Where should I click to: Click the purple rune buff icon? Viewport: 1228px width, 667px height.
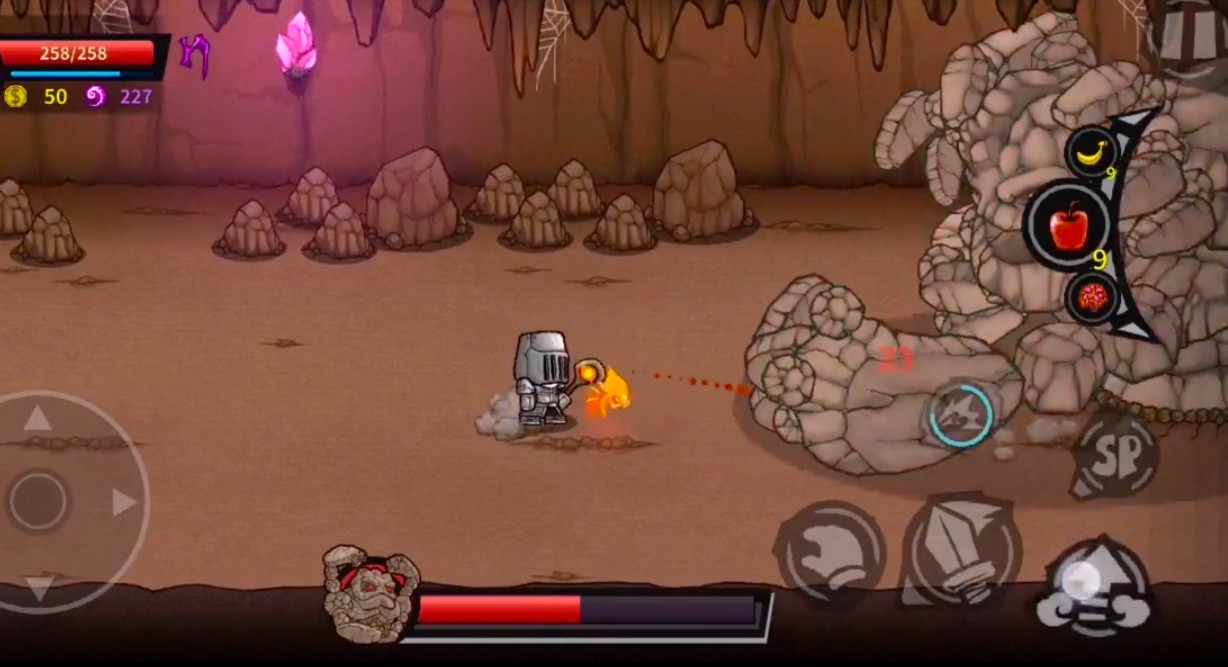pyautogui.click(x=194, y=55)
